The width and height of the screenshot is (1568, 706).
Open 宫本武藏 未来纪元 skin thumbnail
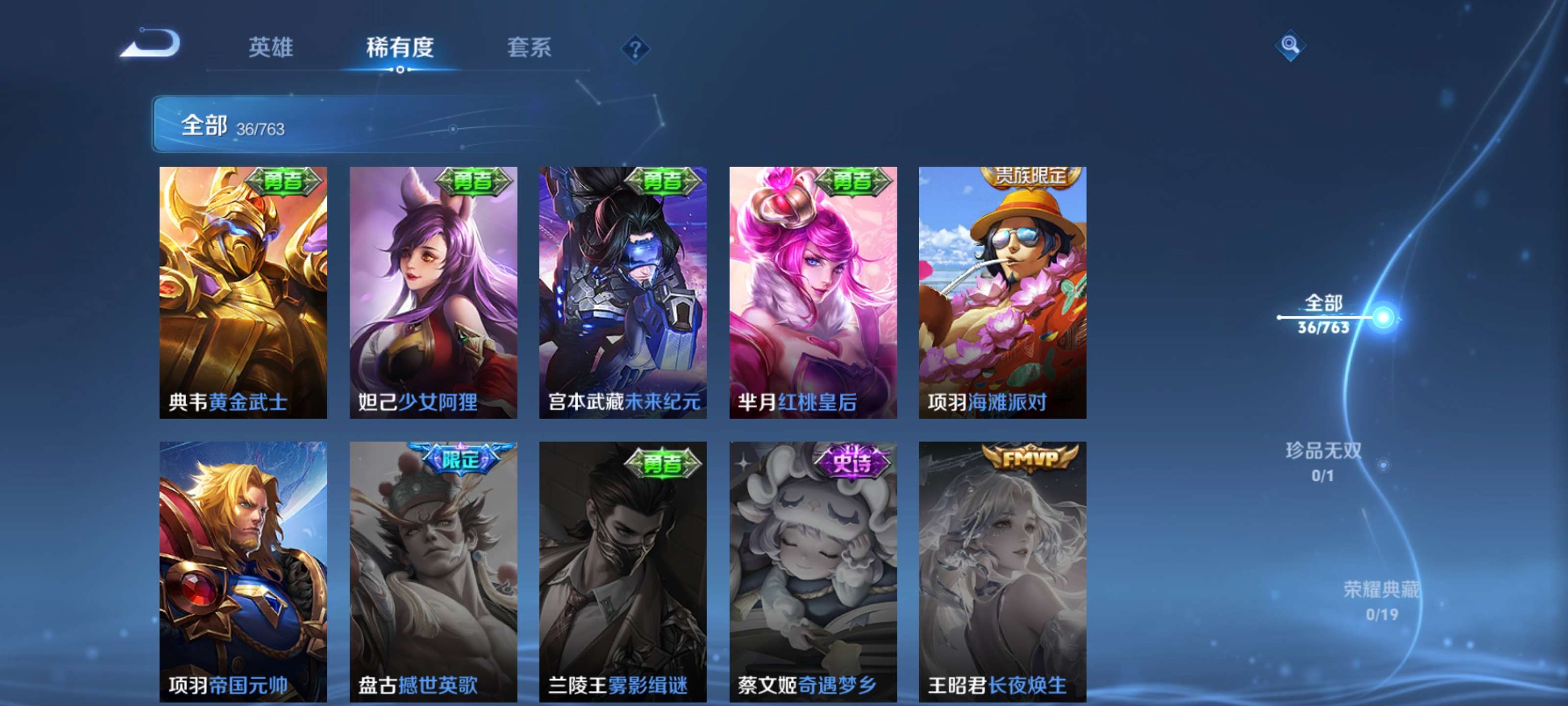[x=622, y=292]
